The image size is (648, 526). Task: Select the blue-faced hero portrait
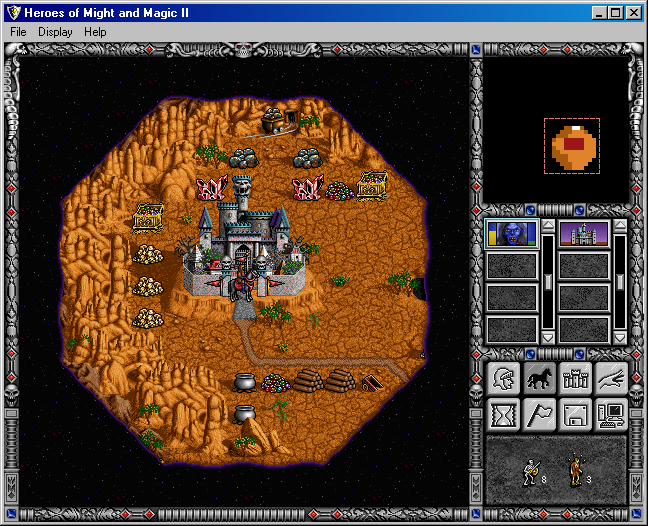pos(512,234)
